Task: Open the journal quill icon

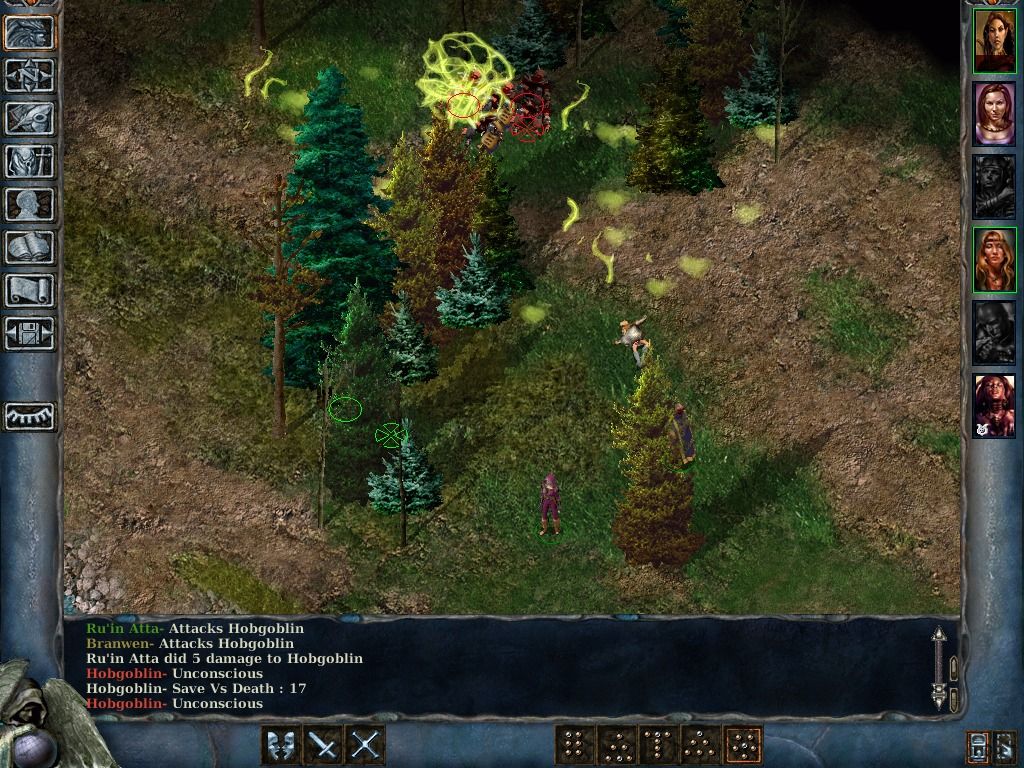Action: pyautogui.click(x=30, y=118)
